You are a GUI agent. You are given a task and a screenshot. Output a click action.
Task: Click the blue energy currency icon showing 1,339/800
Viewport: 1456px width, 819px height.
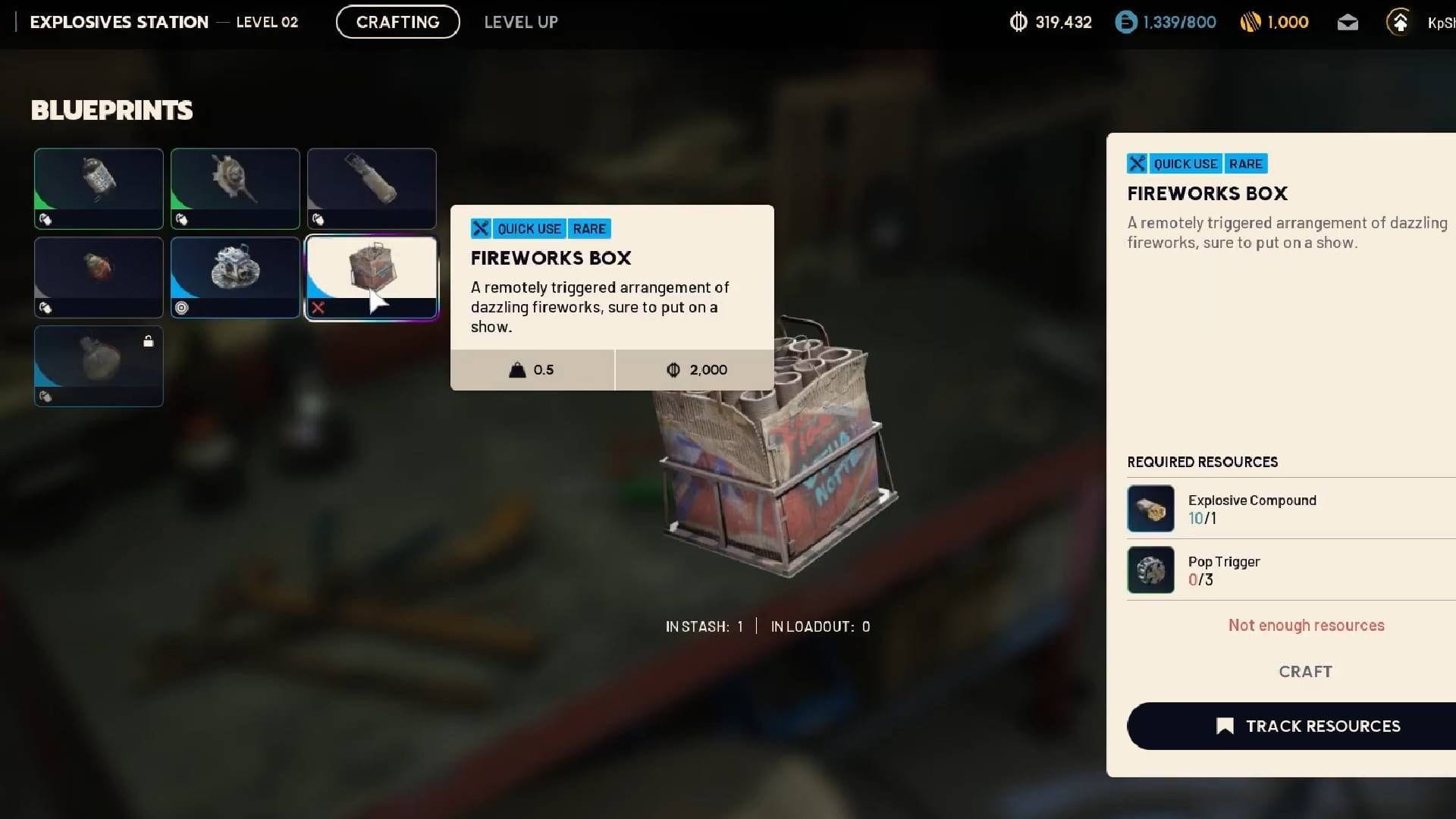[x=1125, y=23]
